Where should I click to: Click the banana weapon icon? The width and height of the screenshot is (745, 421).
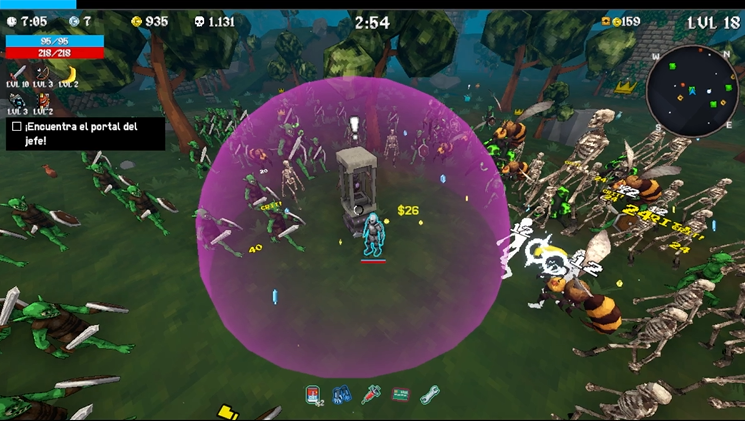pyautogui.click(x=69, y=73)
